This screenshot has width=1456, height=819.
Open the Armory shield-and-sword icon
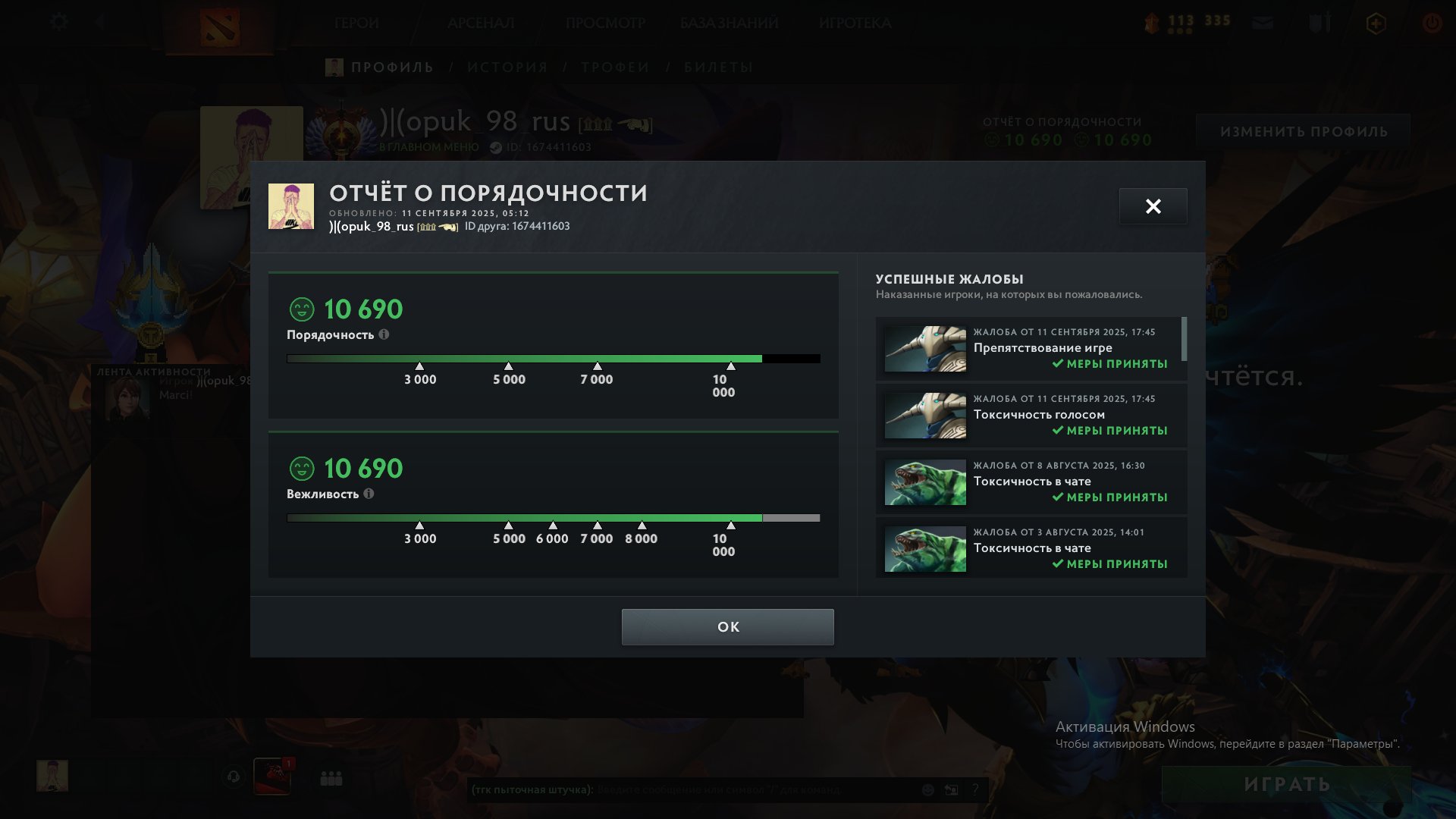[1321, 23]
